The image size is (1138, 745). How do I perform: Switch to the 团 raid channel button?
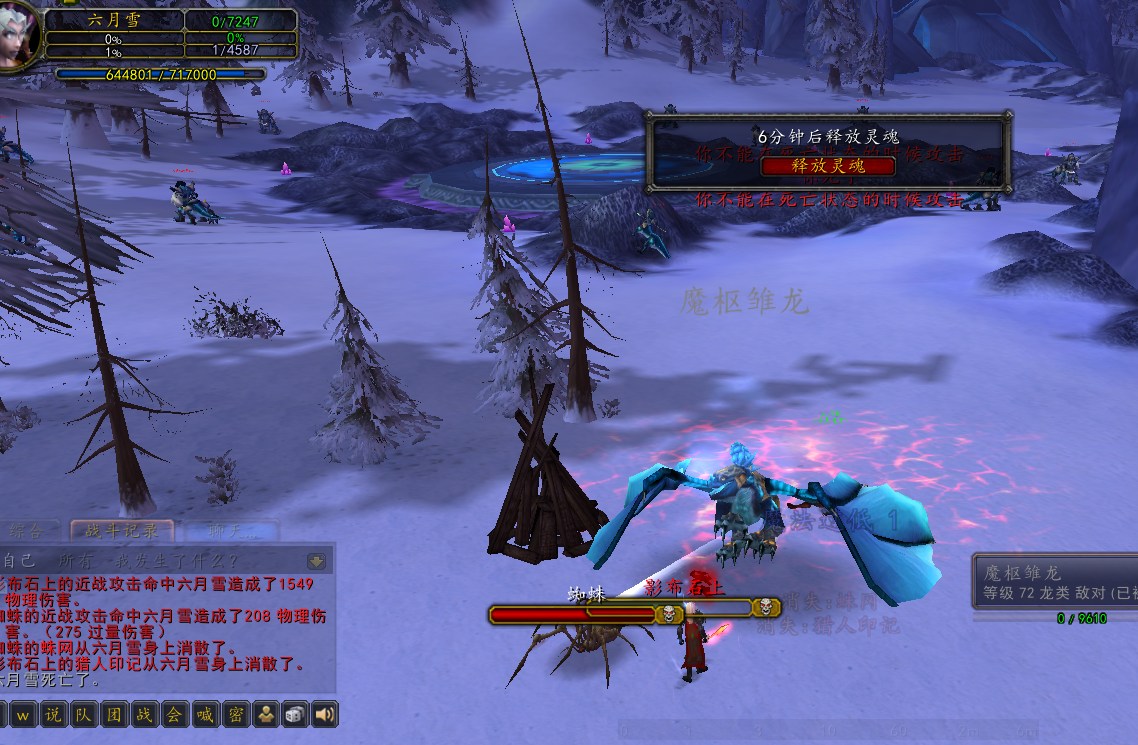click(x=114, y=714)
